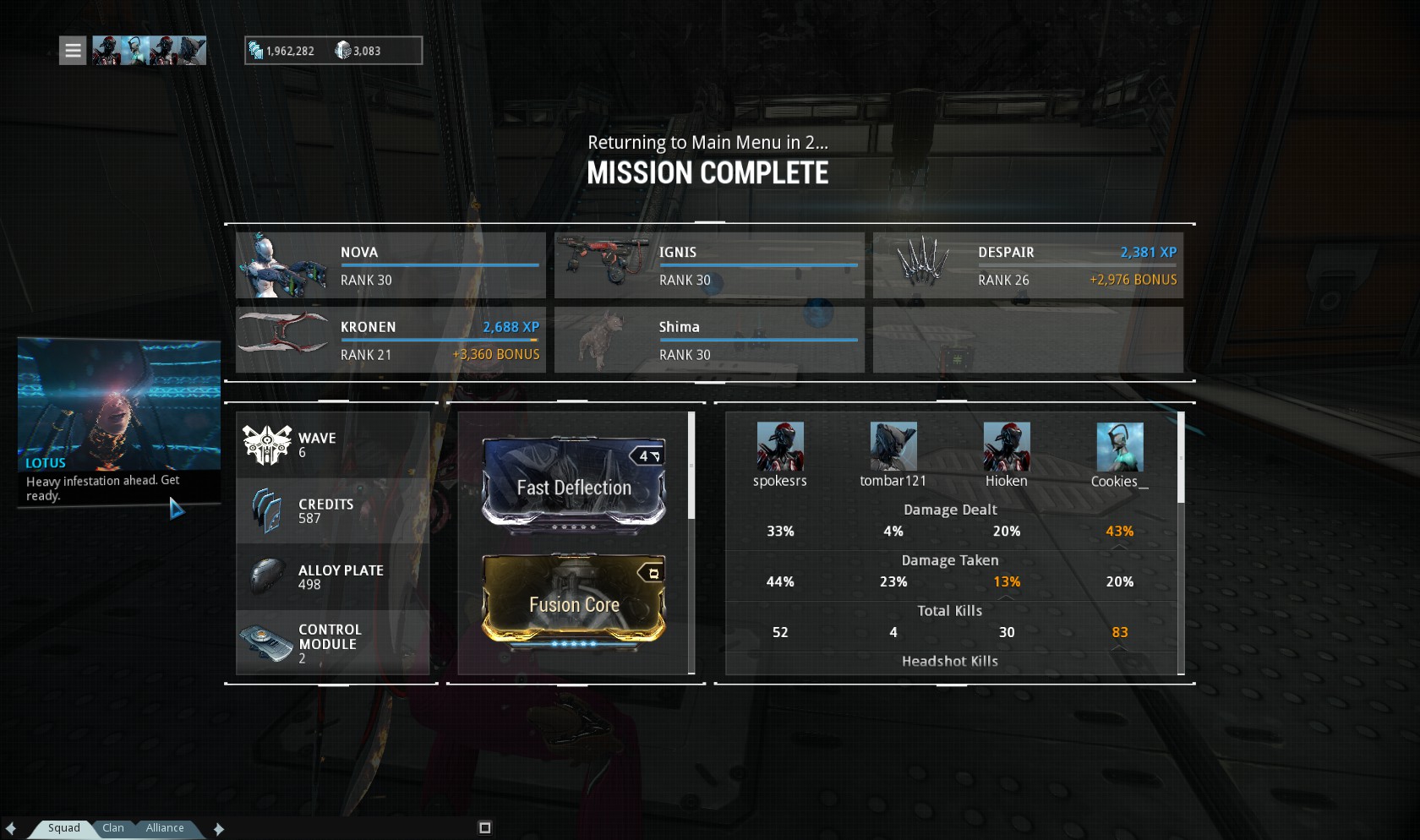
Task: Select the Ignis weapon panel
Action: tap(709, 265)
